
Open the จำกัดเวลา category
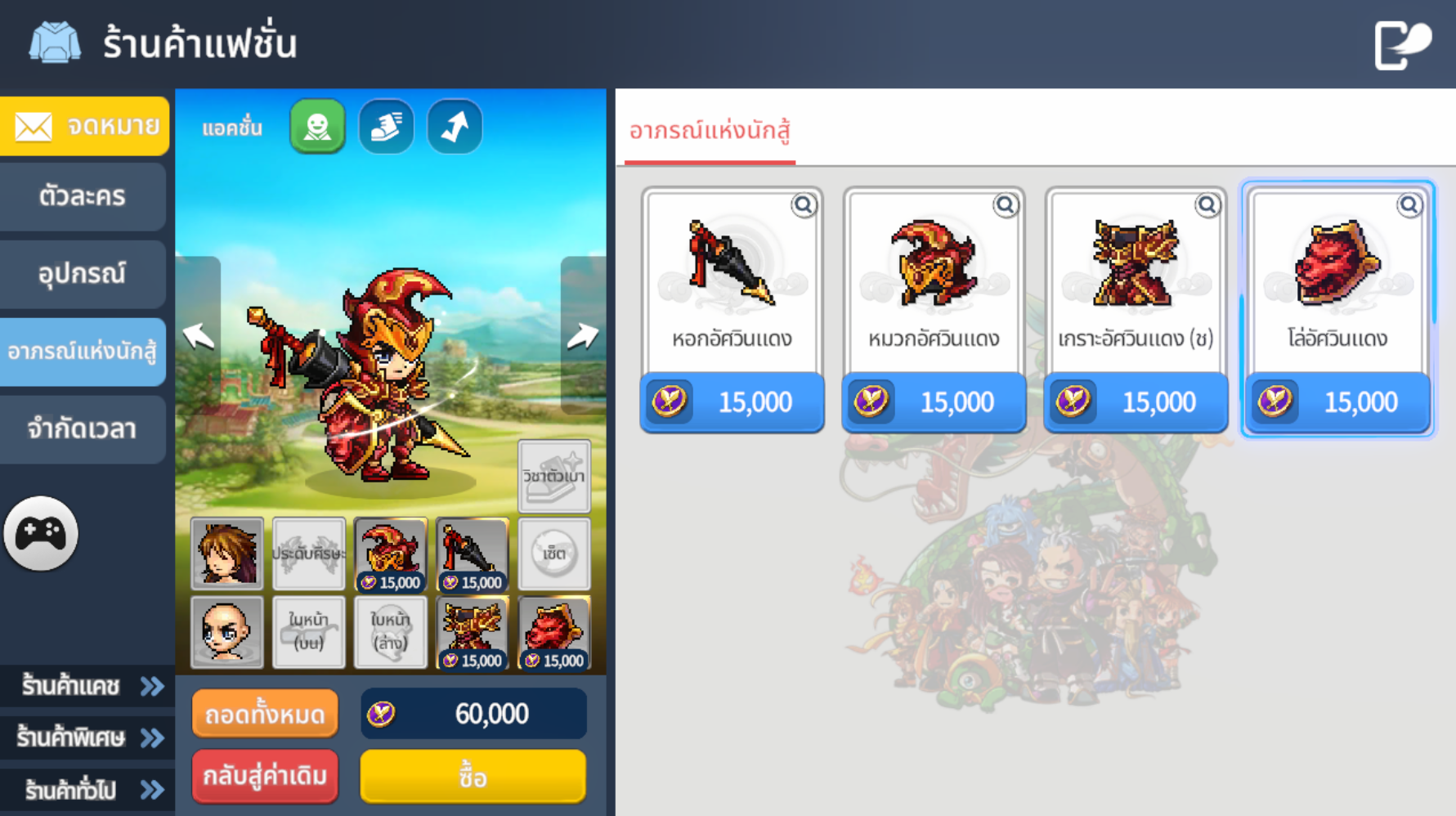(x=83, y=429)
